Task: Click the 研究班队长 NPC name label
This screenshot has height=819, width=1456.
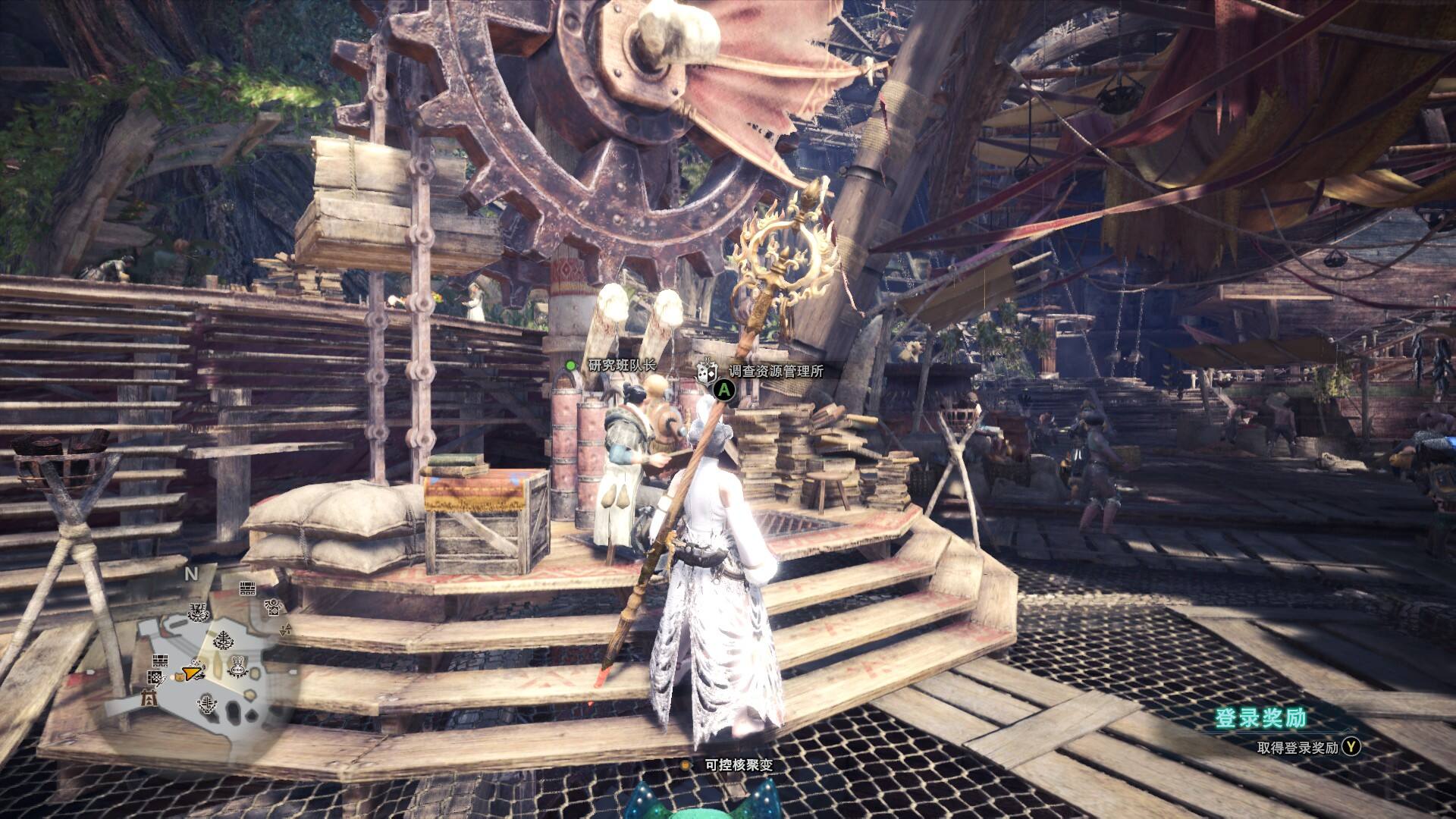Action: 622,365
